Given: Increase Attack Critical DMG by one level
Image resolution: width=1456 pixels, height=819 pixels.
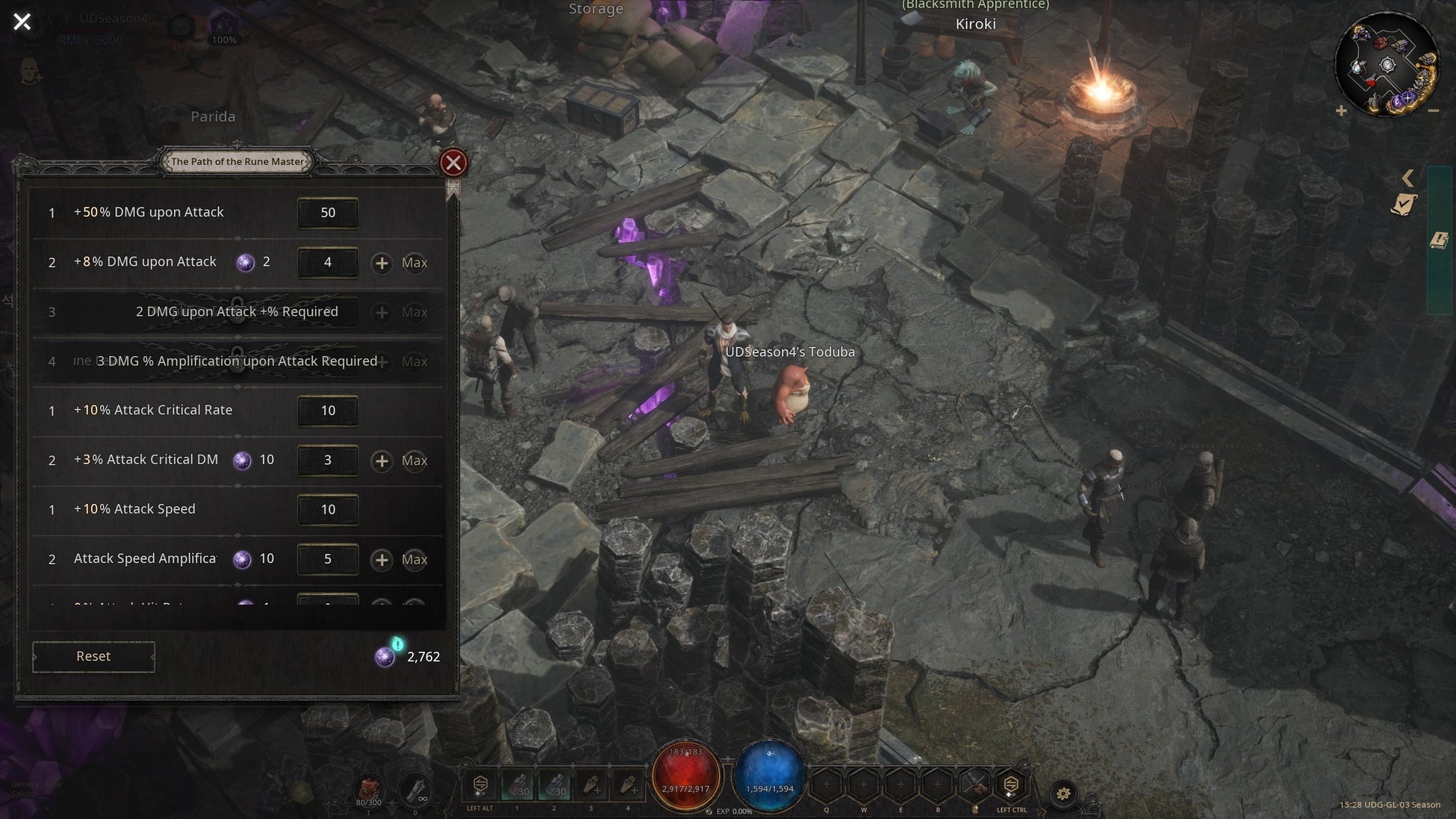Looking at the screenshot, I should coord(382,461).
